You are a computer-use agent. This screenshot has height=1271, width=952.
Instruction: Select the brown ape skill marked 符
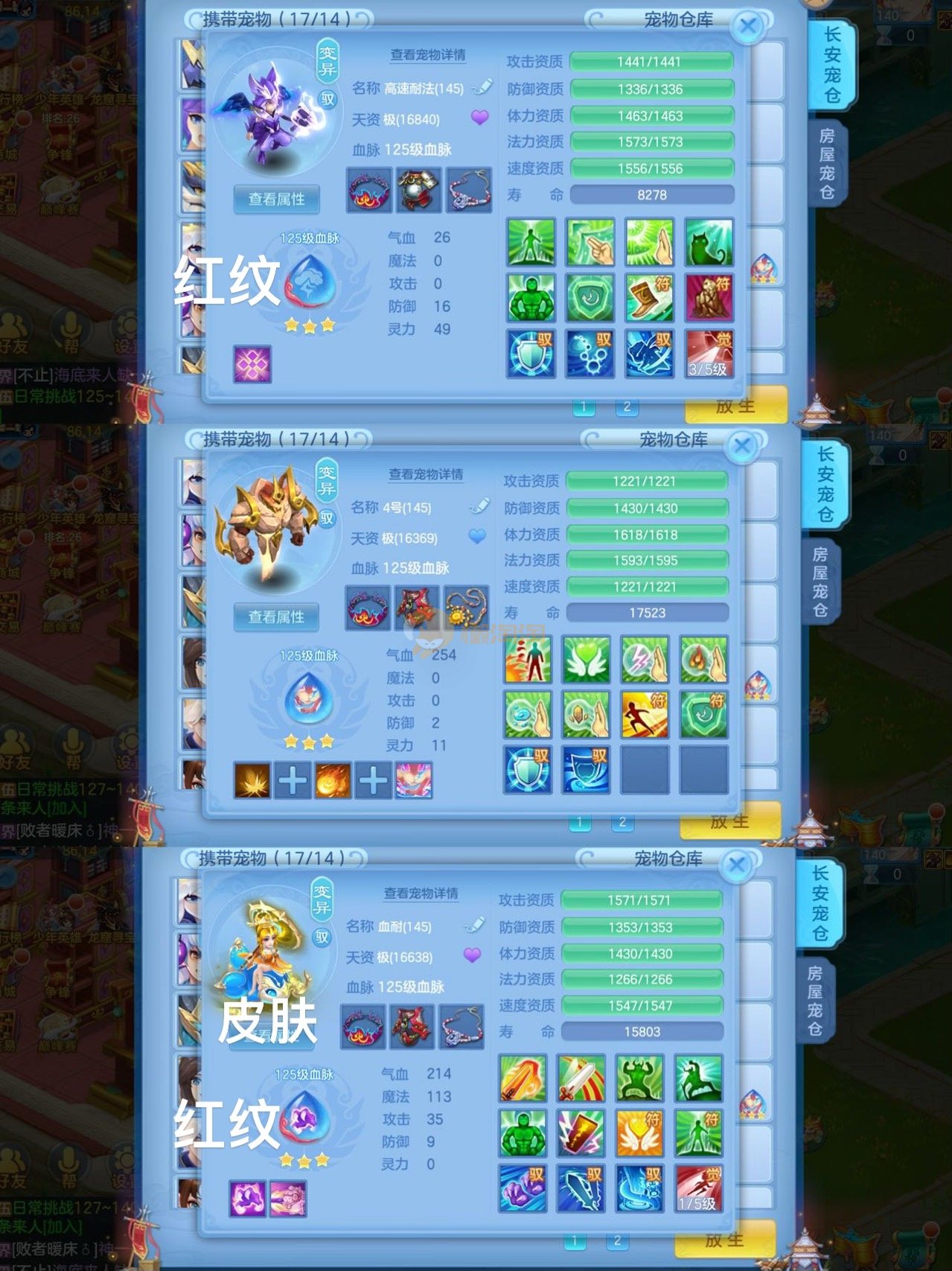pyautogui.click(x=709, y=298)
